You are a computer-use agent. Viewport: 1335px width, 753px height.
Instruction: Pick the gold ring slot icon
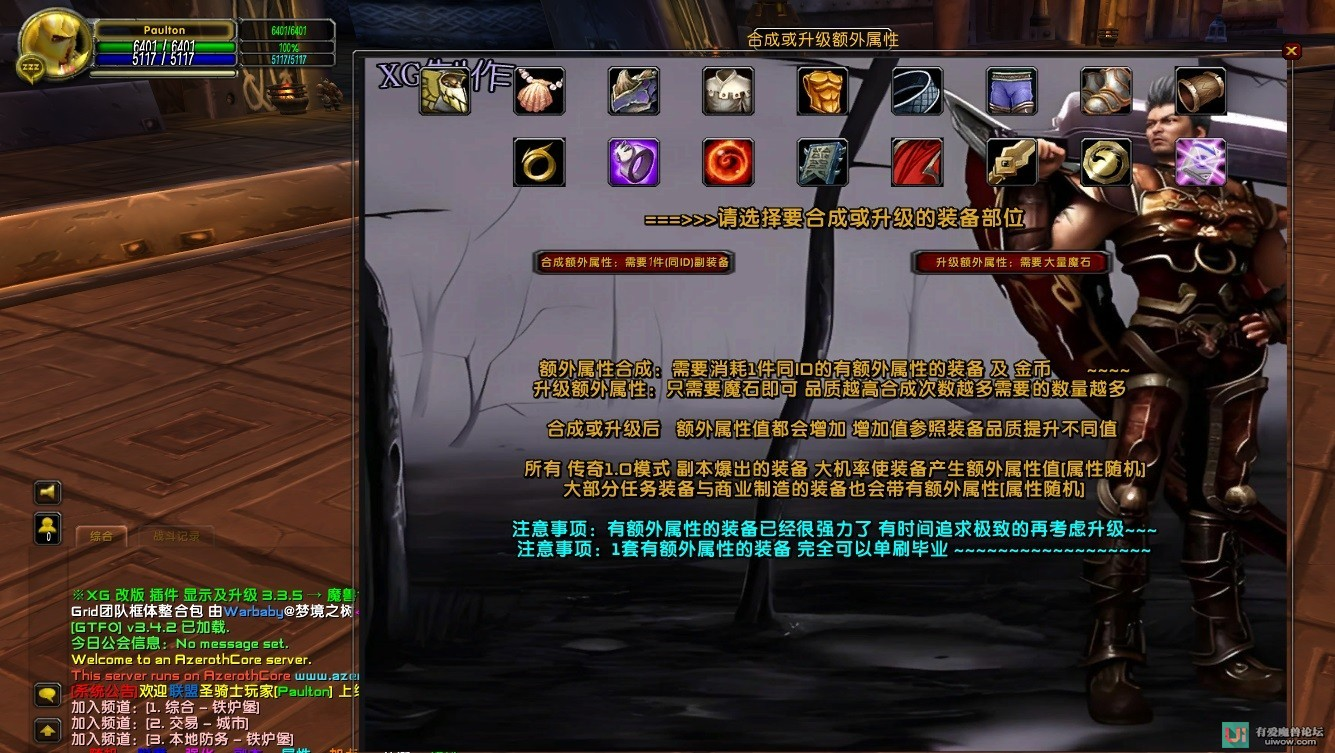tap(539, 162)
